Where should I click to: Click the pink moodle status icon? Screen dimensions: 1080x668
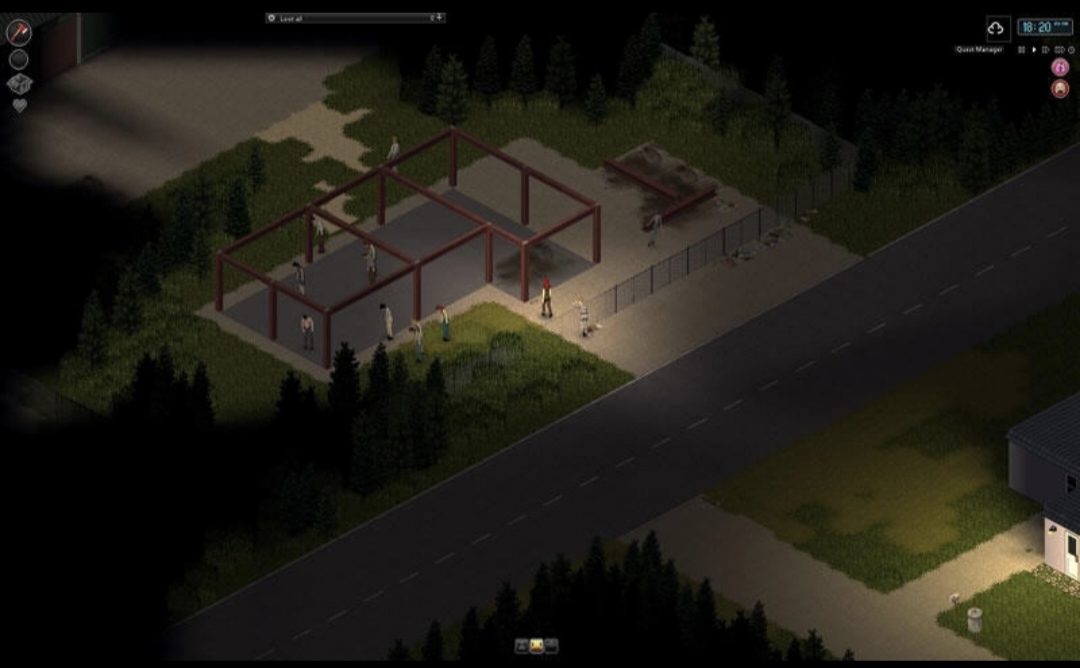(x=1060, y=66)
